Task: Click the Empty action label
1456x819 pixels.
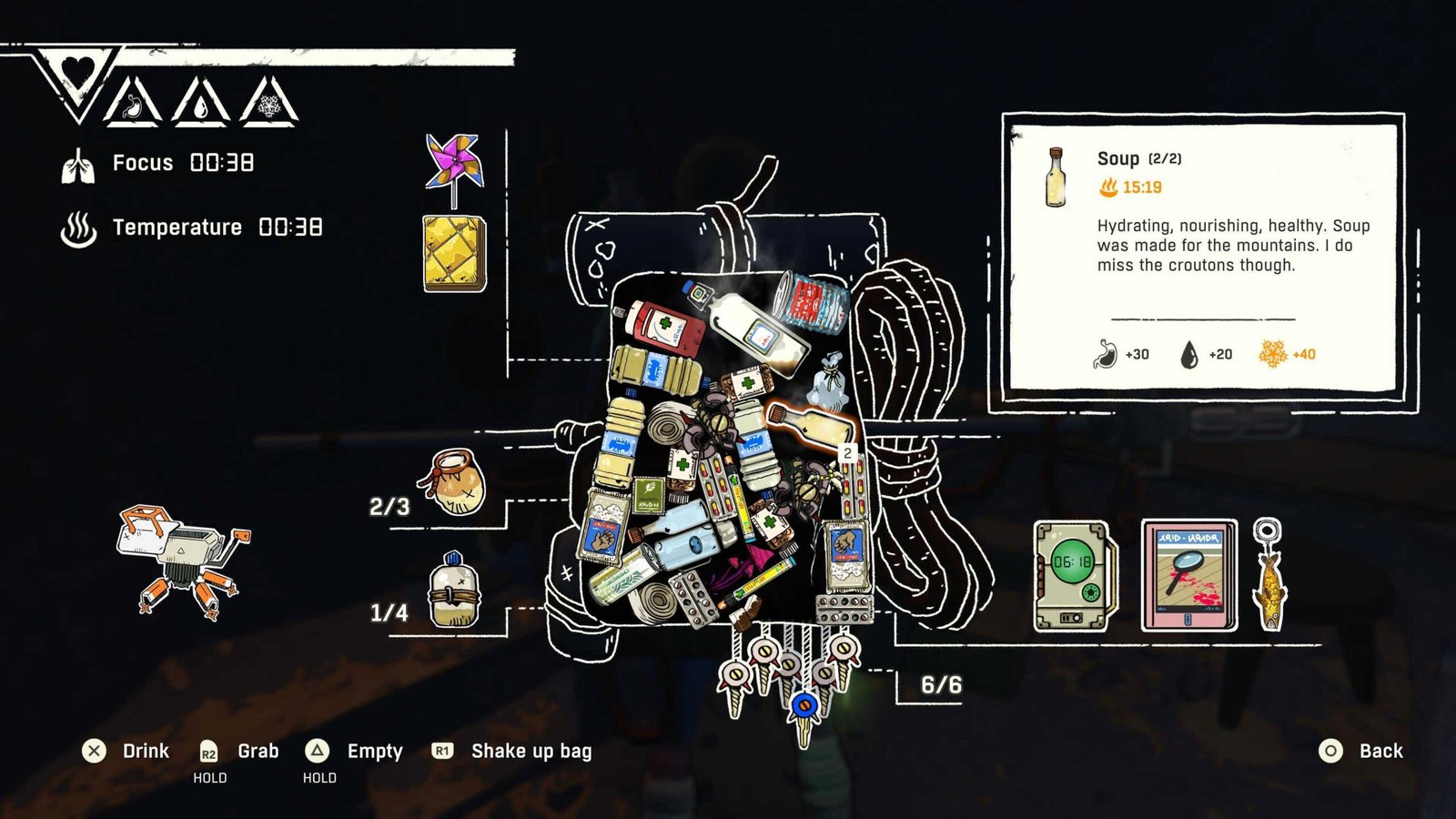Action: click(x=374, y=751)
